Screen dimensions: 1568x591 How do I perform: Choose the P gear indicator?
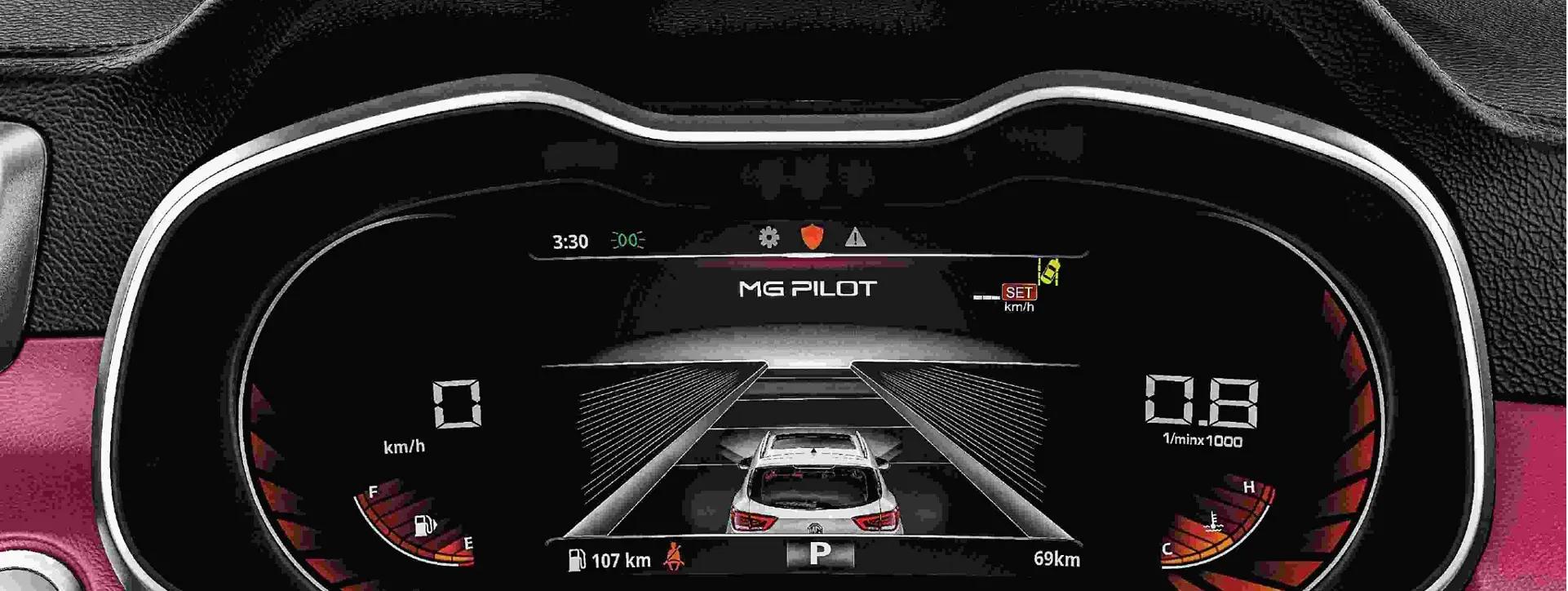coord(819,553)
